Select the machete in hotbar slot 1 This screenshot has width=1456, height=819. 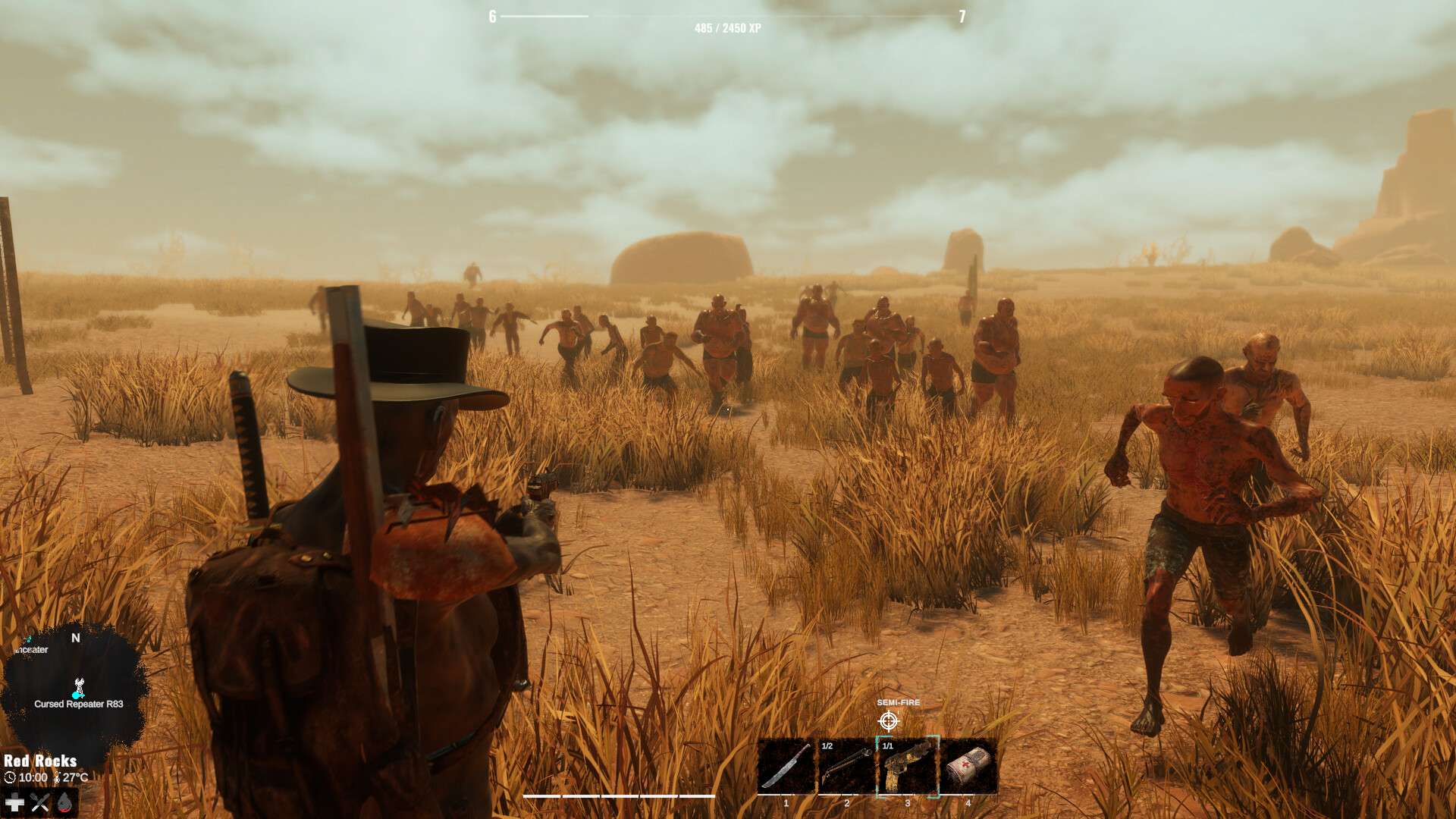(786, 766)
